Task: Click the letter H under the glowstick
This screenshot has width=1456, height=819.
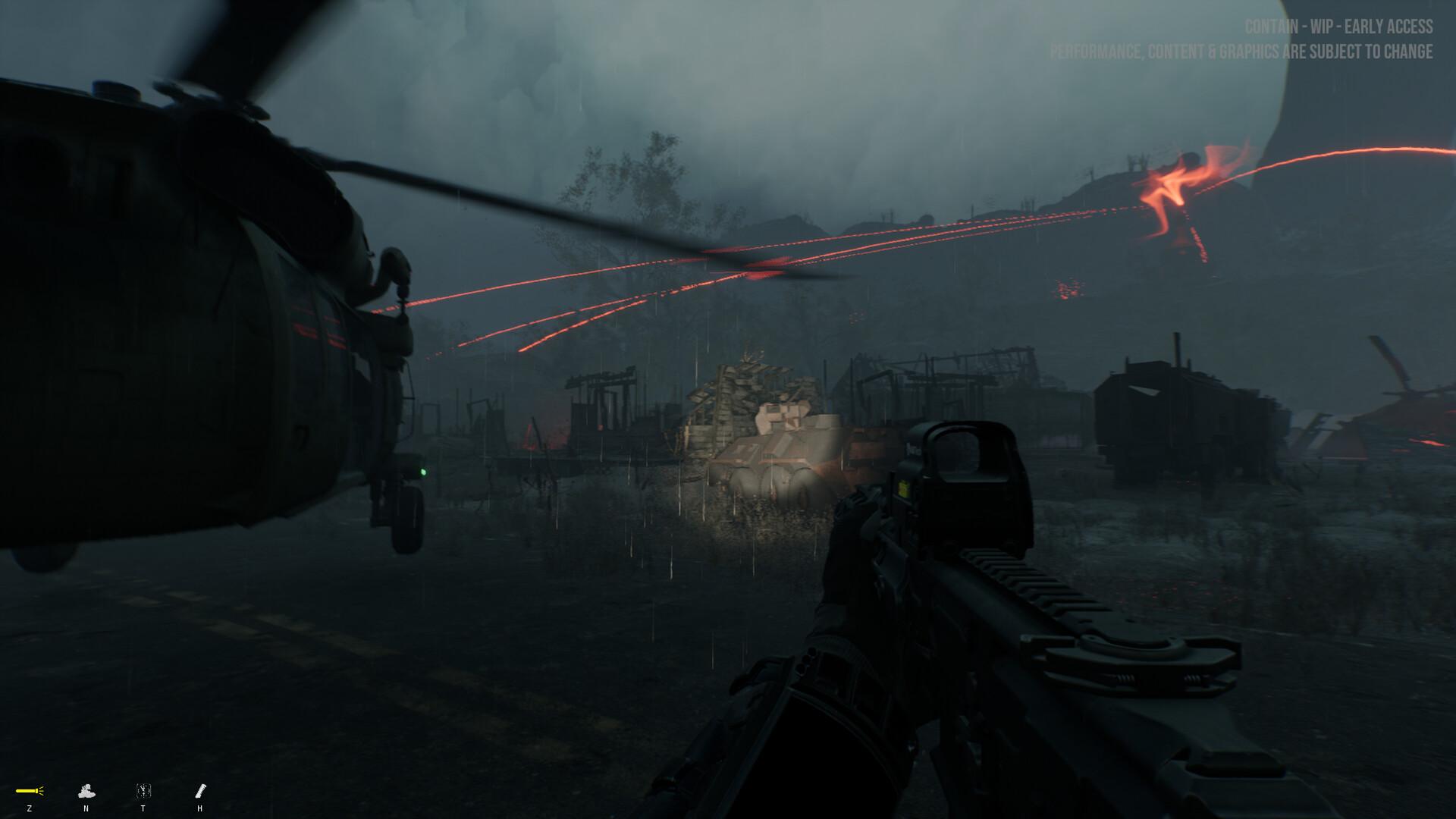Action: pos(199,808)
